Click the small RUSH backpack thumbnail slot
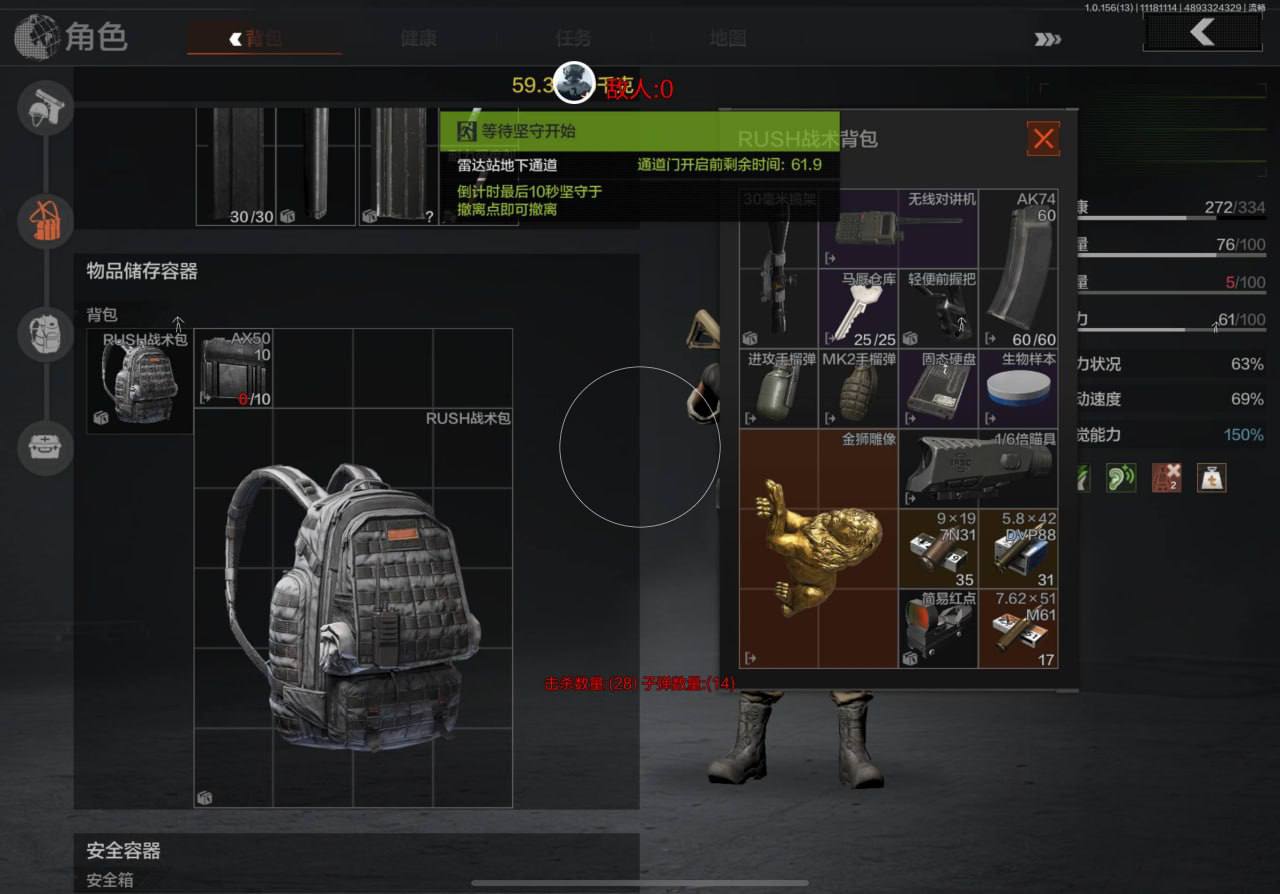Screen dimensions: 1280x894 coord(140,381)
